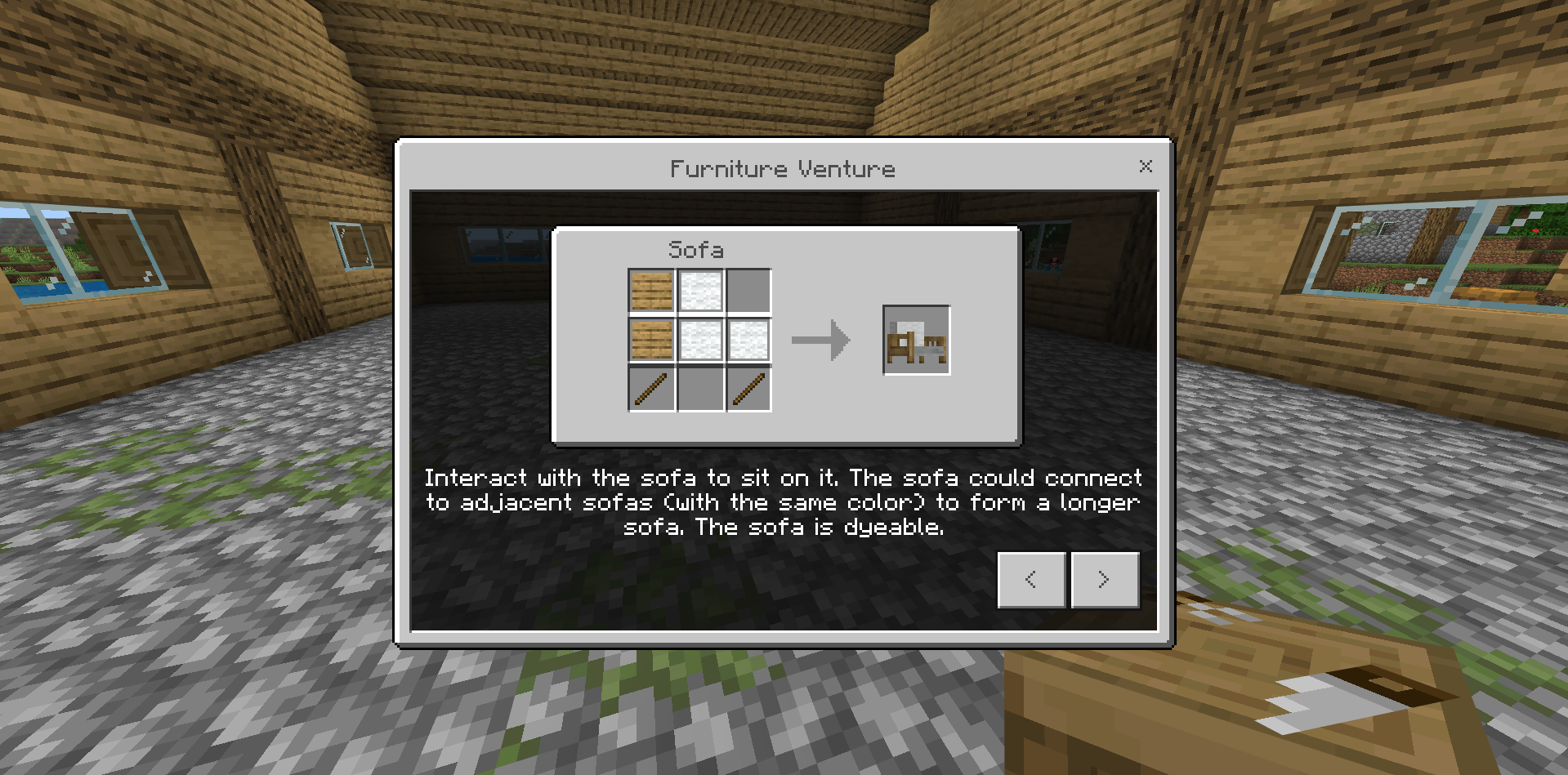Click the center wool block of the recipe
1568x775 pixels.
tap(700, 339)
